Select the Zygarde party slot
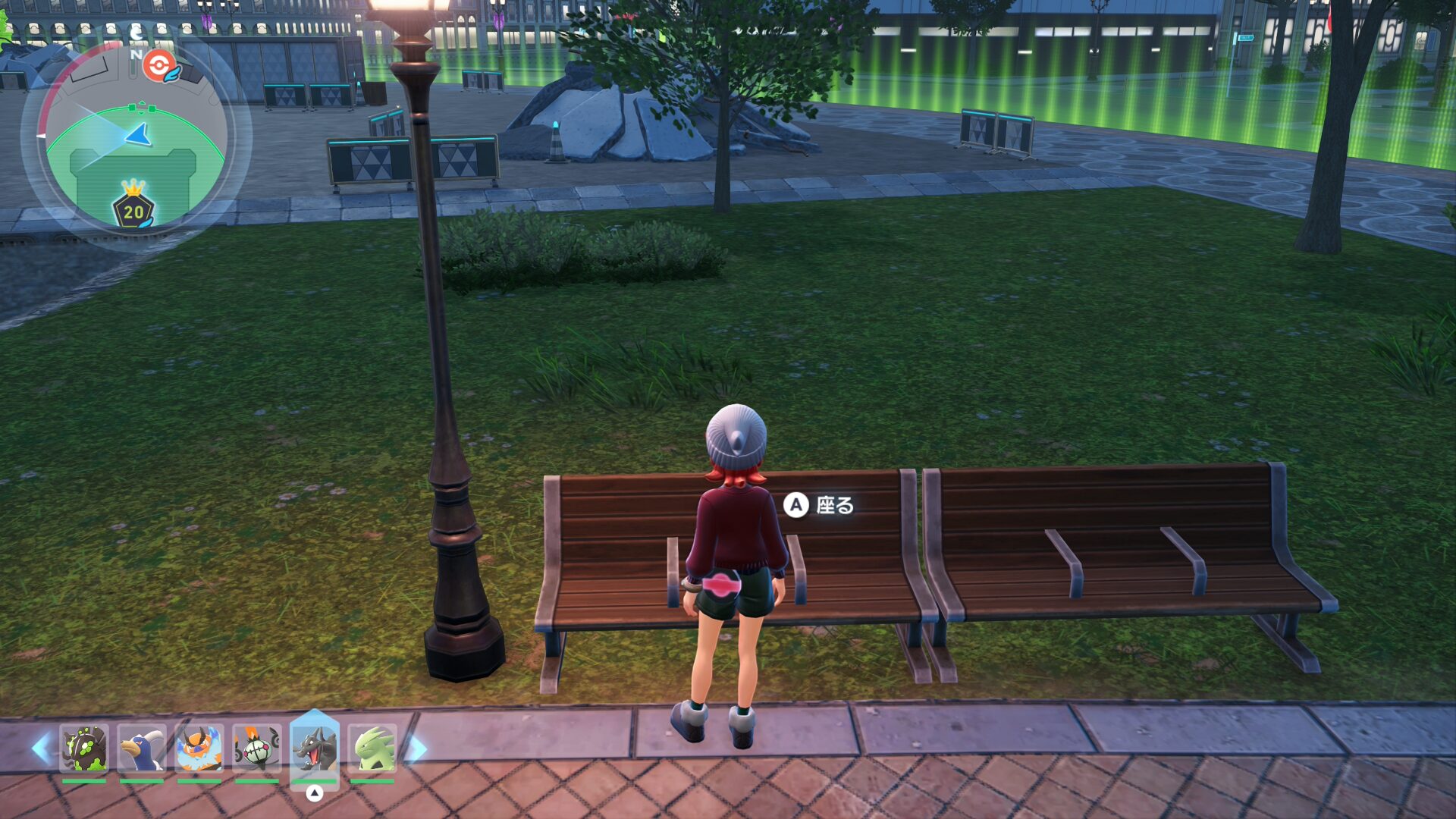Image resolution: width=1456 pixels, height=819 pixels. (84, 748)
